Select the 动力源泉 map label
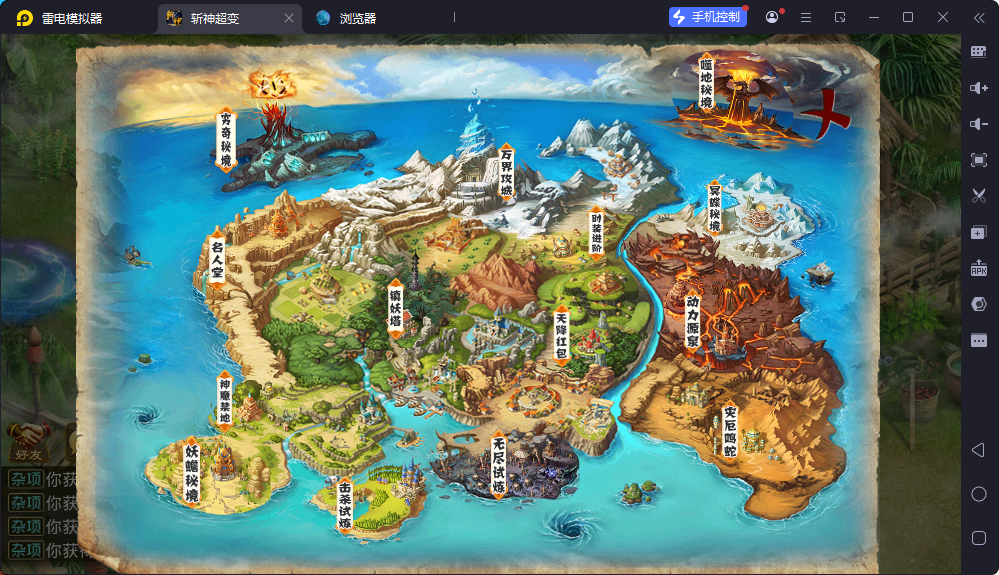This screenshot has width=999, height=575. 692,320
